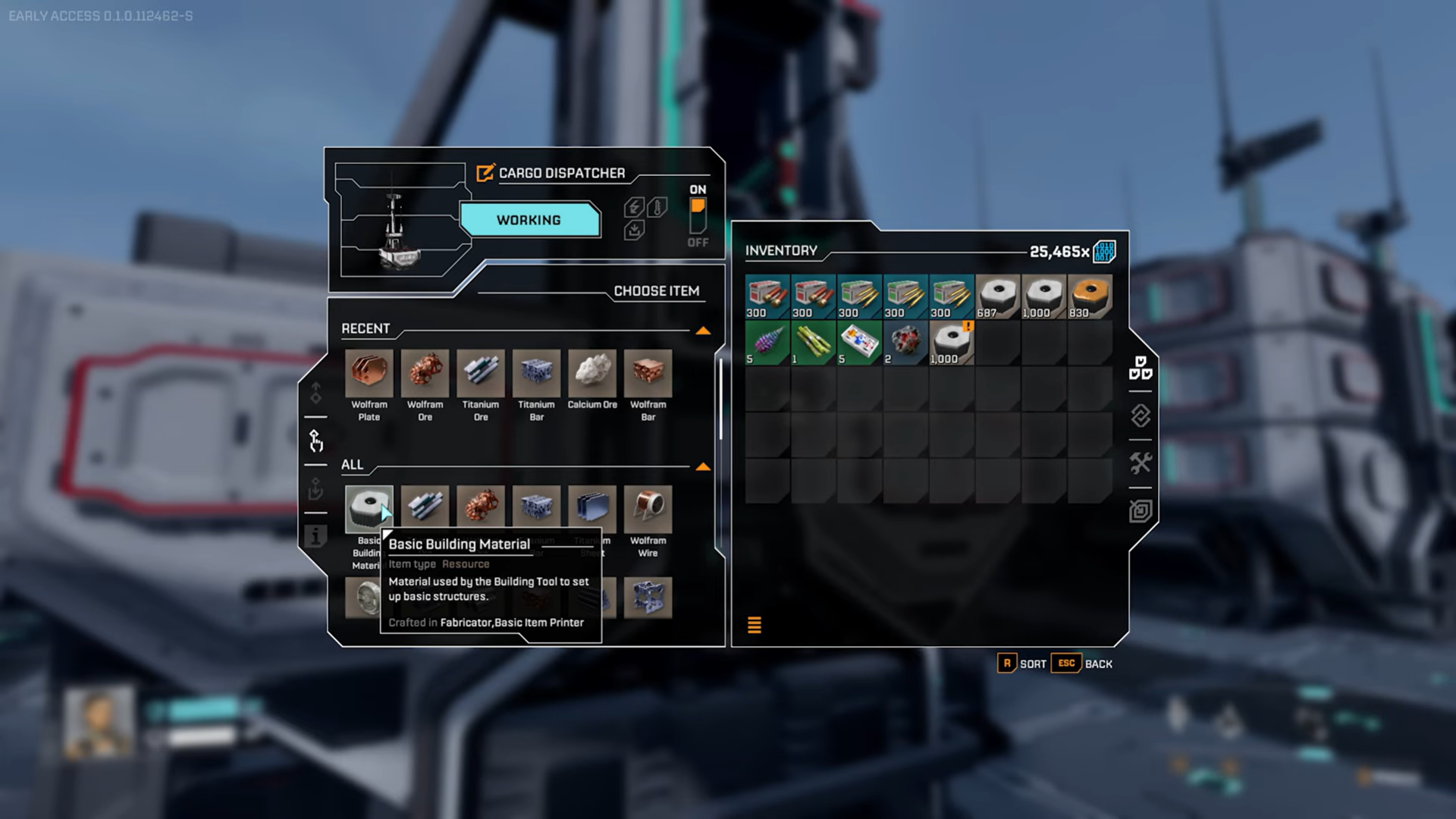Select the orange building material stack of 830
Image resolution: width=1456 pixels, height=819 pixels.
[x=1090, y=297]
